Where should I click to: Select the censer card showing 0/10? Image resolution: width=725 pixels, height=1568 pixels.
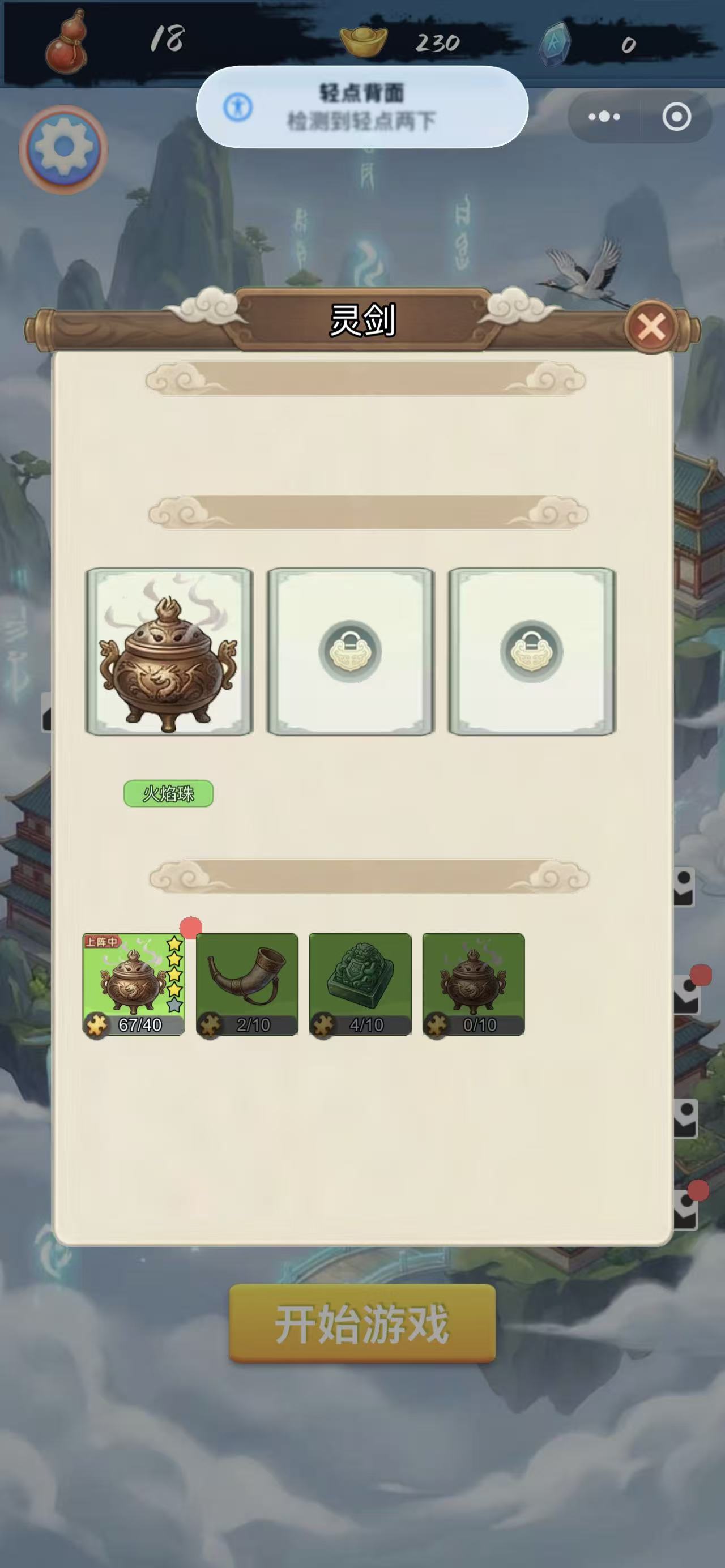pos(474,984)
